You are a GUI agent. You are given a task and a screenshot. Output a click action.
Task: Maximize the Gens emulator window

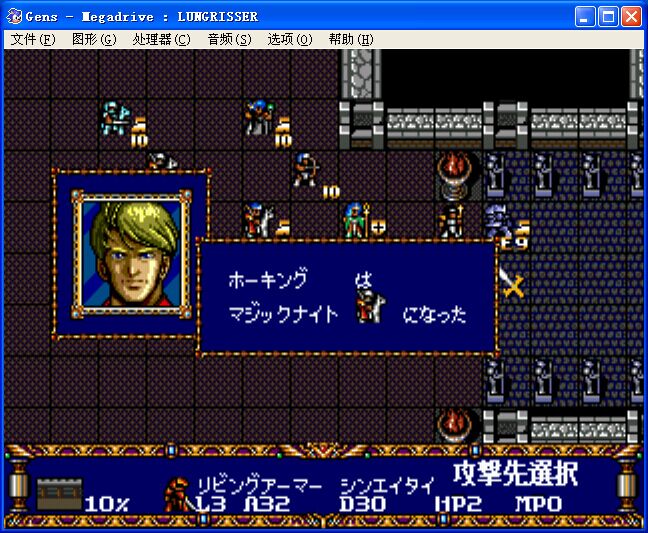coord(608,16)
